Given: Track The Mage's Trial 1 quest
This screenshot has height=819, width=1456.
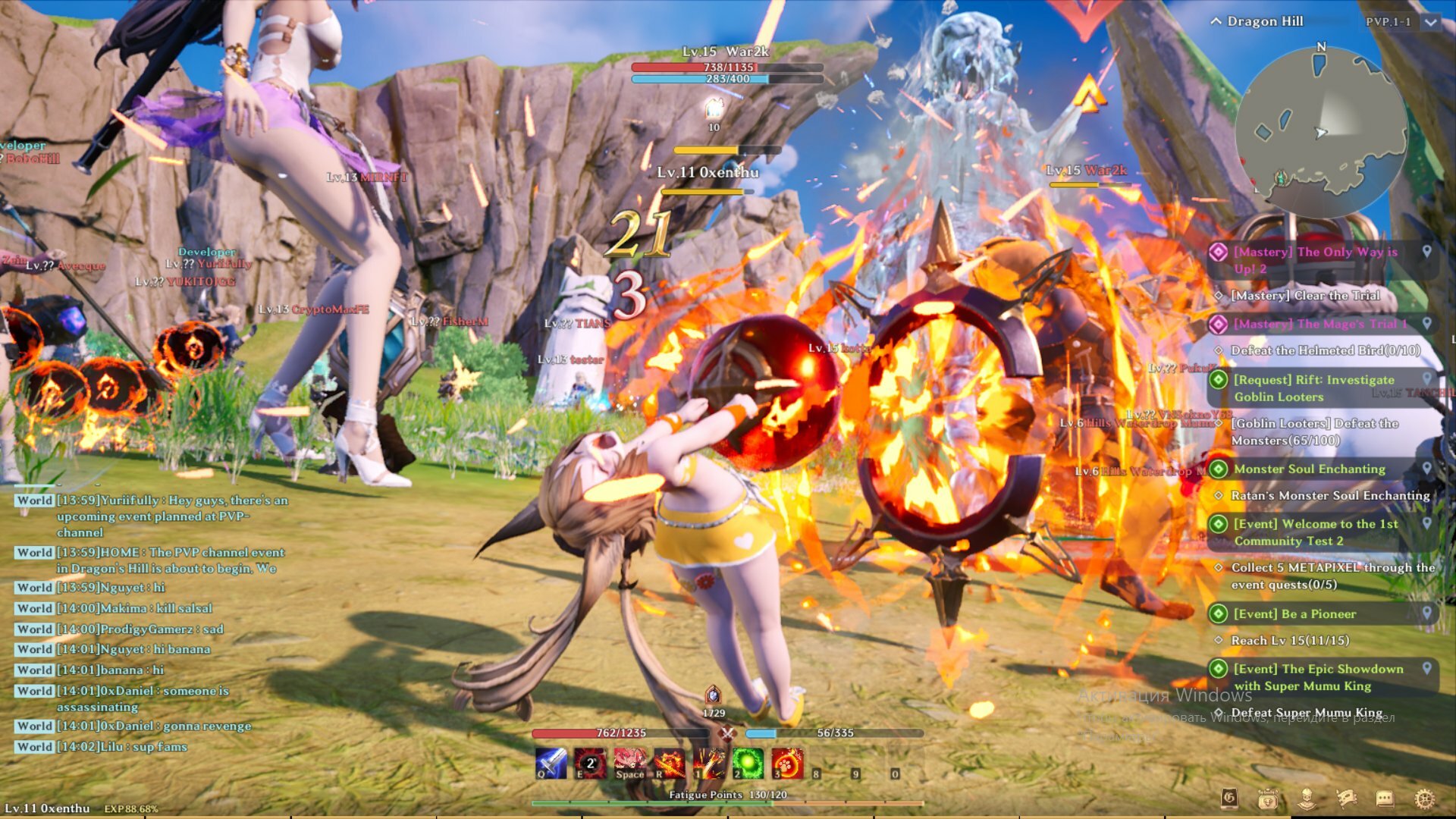Looking at the screenshot, I should (1426, 324).
